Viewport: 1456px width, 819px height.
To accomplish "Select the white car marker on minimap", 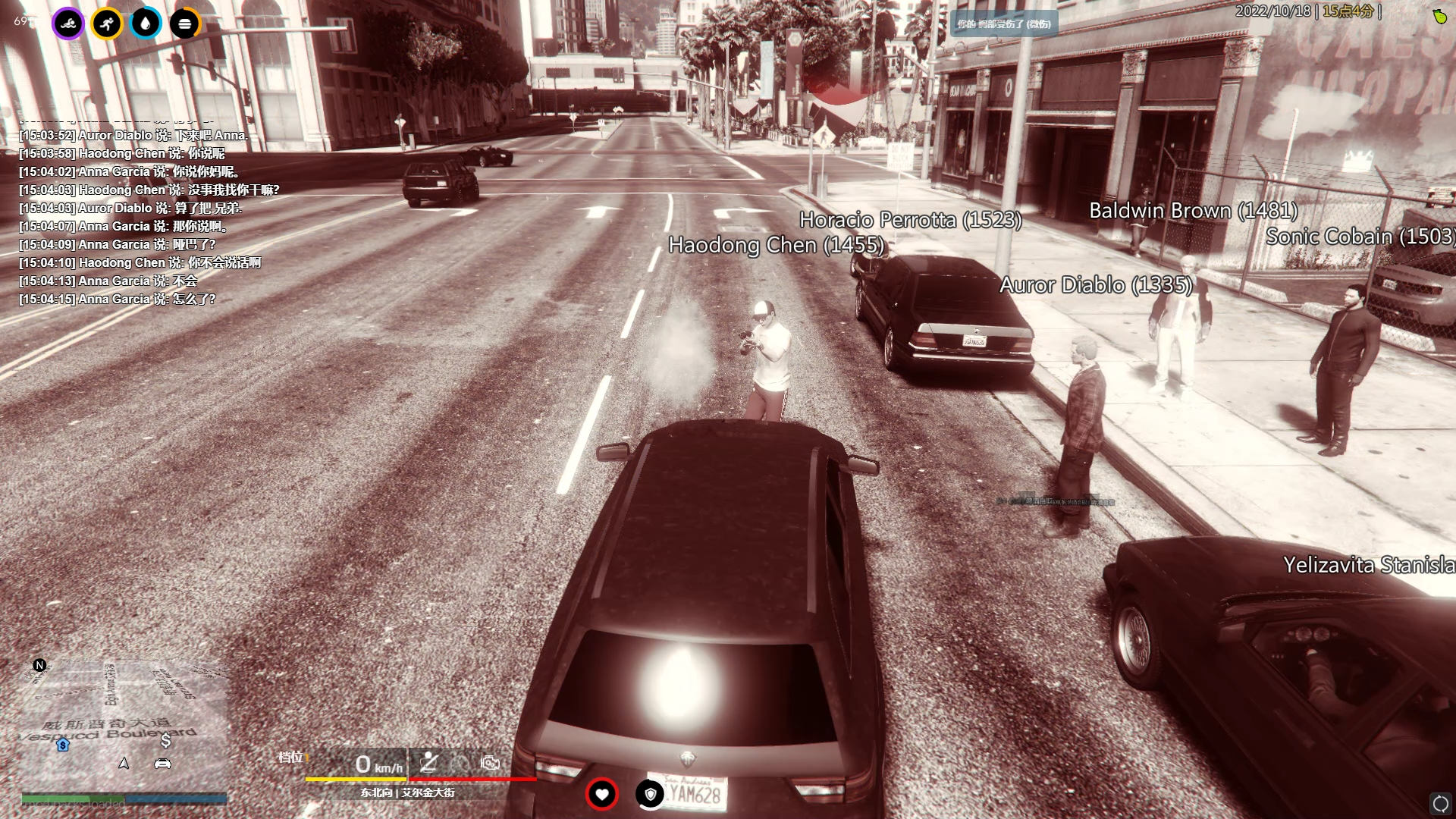I will [162, 764].
